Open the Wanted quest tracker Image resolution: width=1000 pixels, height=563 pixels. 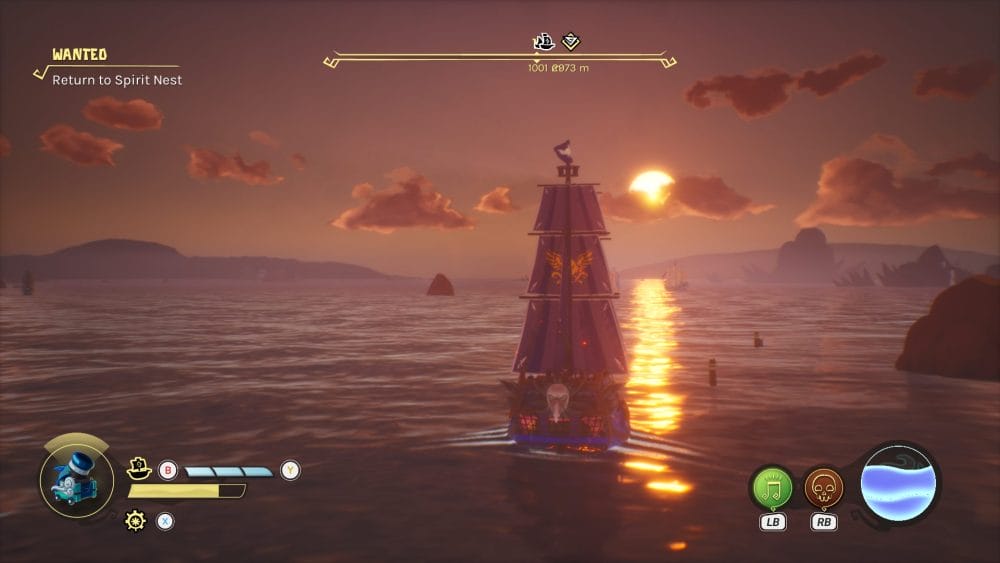(x=80, y=55)
